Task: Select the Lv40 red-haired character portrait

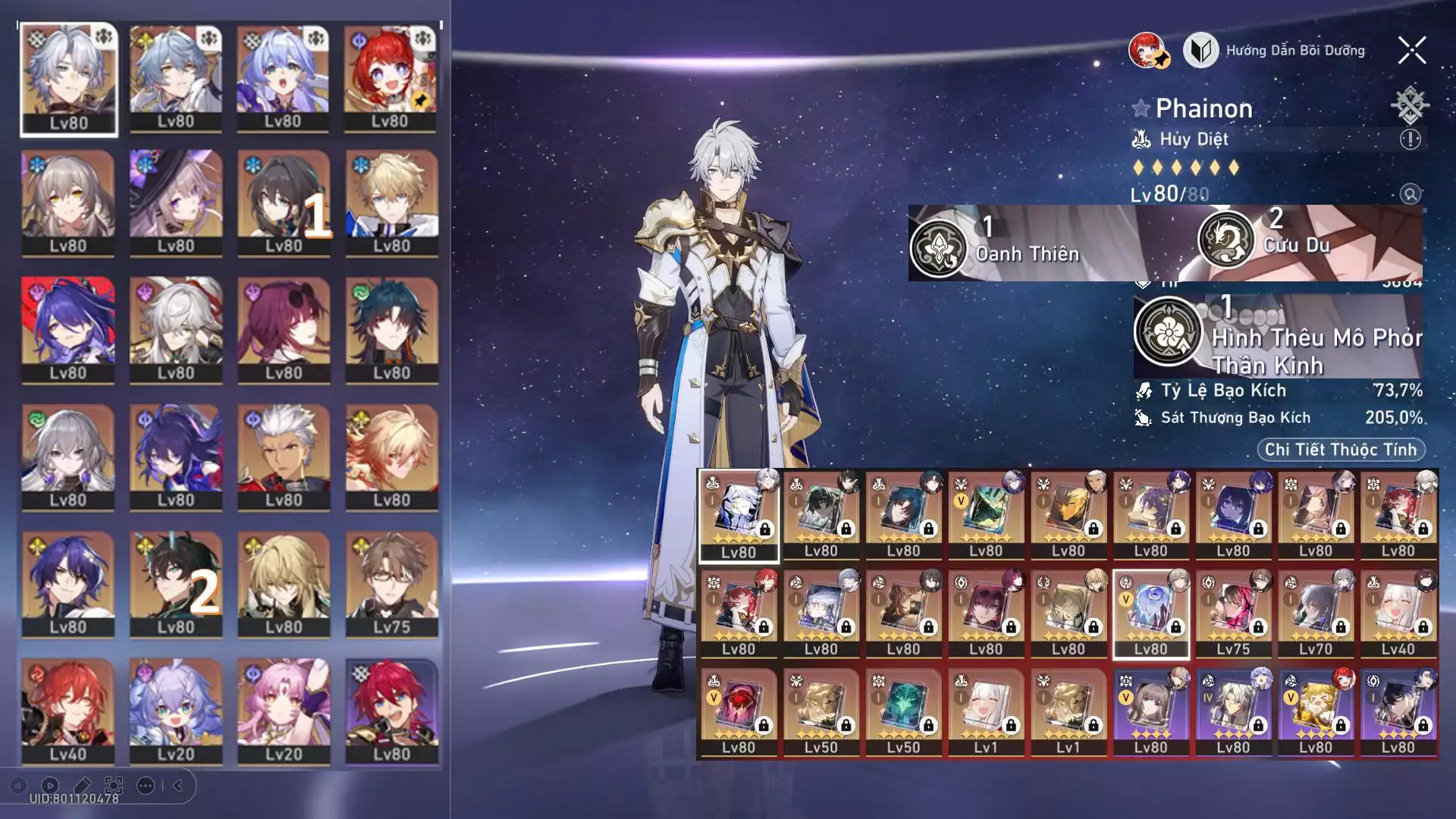Action: pyautogui.click(x=68, y=710)
